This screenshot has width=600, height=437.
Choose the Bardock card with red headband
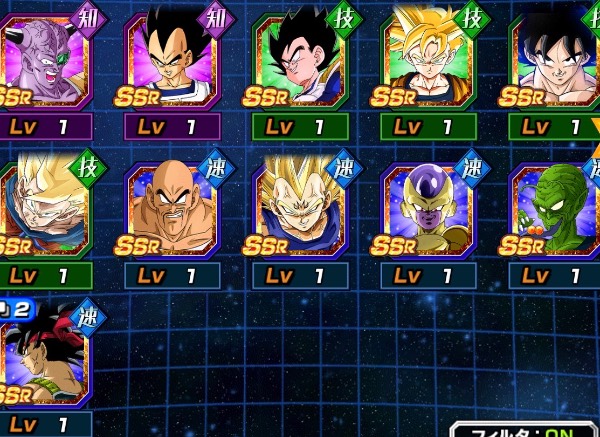coord(44,358)
